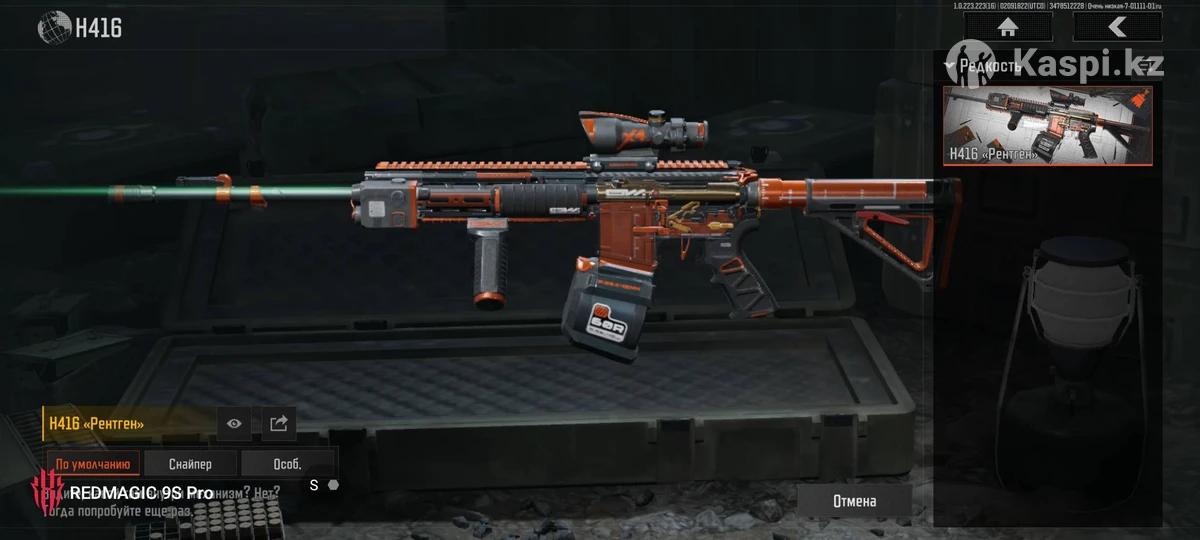Go to the home screen
The height and width of the screenshot is (540, 1200).
coord(1007,27)
